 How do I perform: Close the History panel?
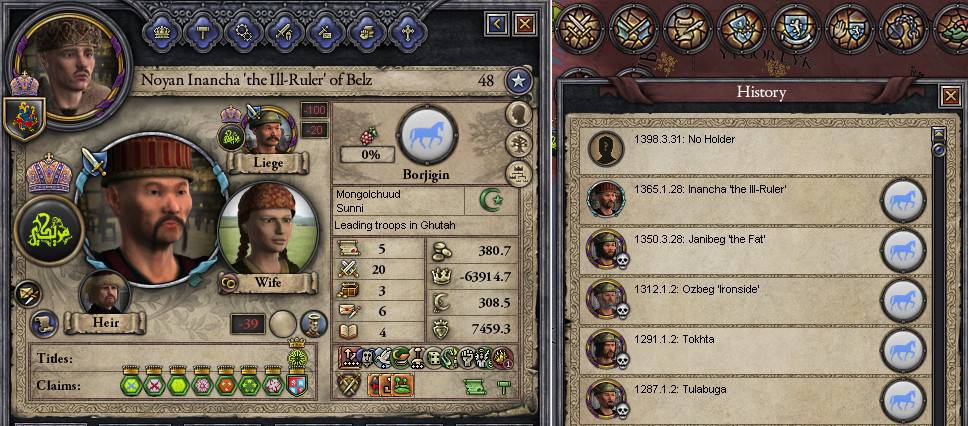pos(950,96)
